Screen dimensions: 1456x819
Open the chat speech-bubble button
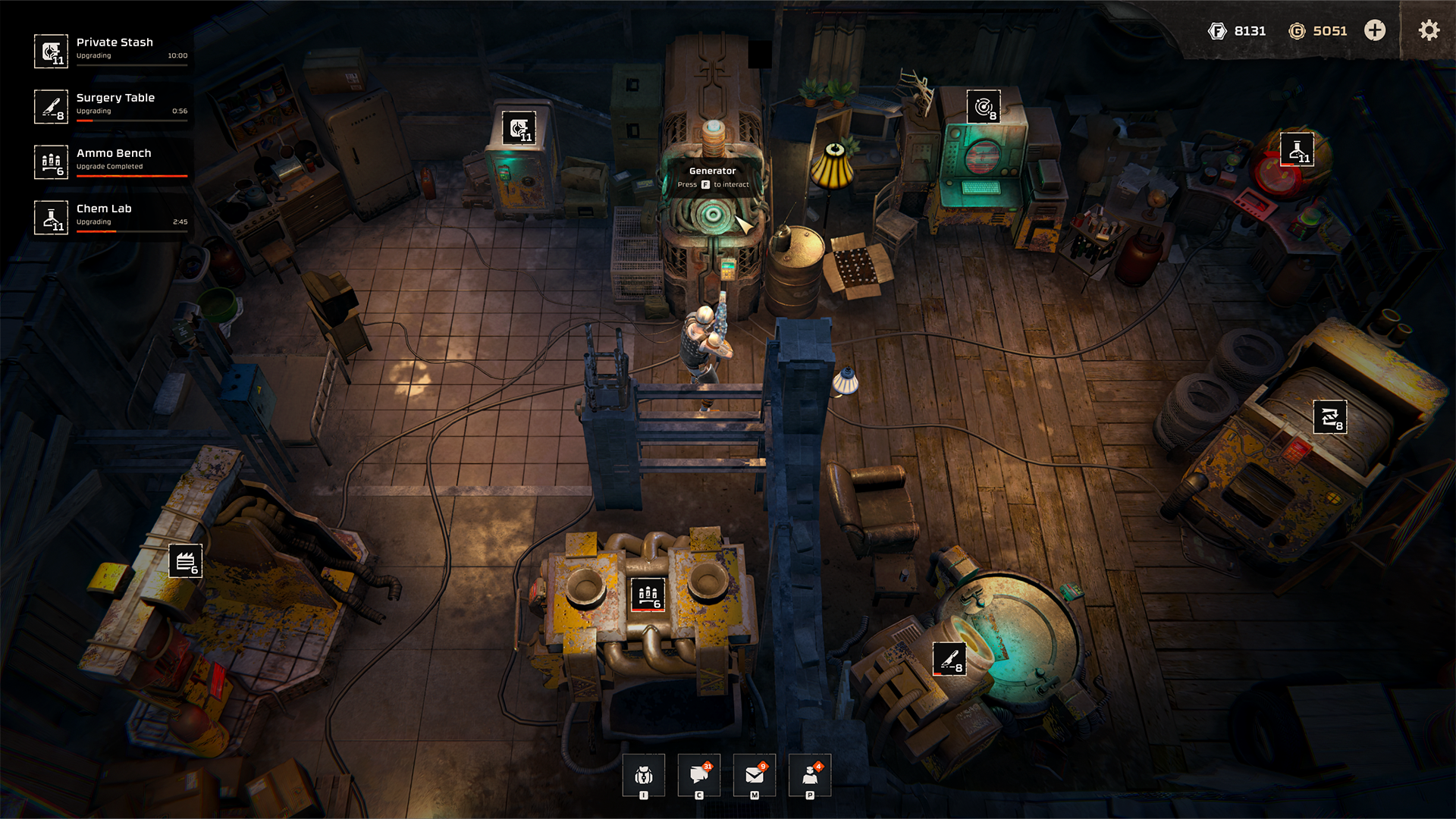[x=699, y=775]
